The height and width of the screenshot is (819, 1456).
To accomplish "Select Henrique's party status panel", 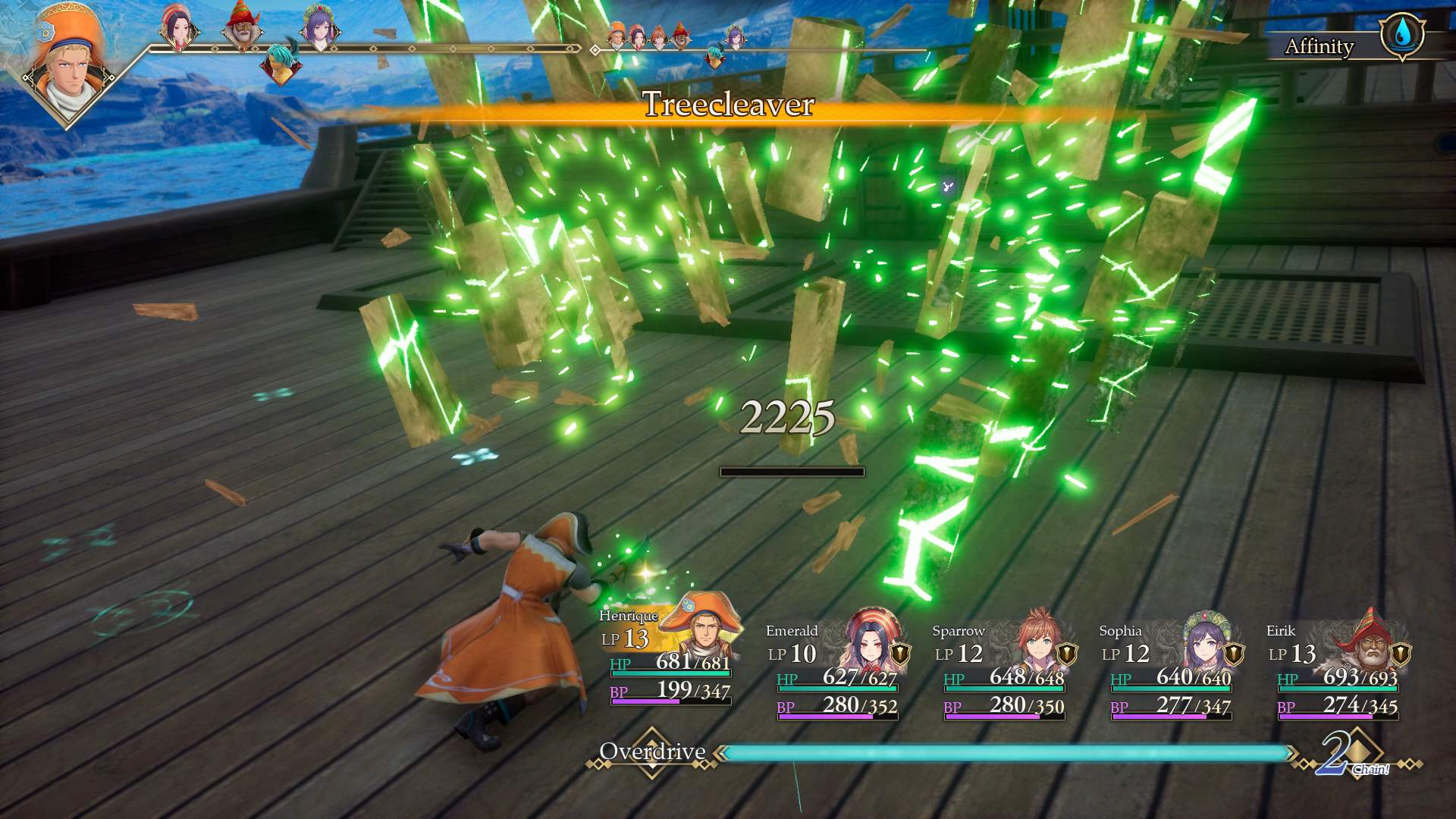I will 667,656.
